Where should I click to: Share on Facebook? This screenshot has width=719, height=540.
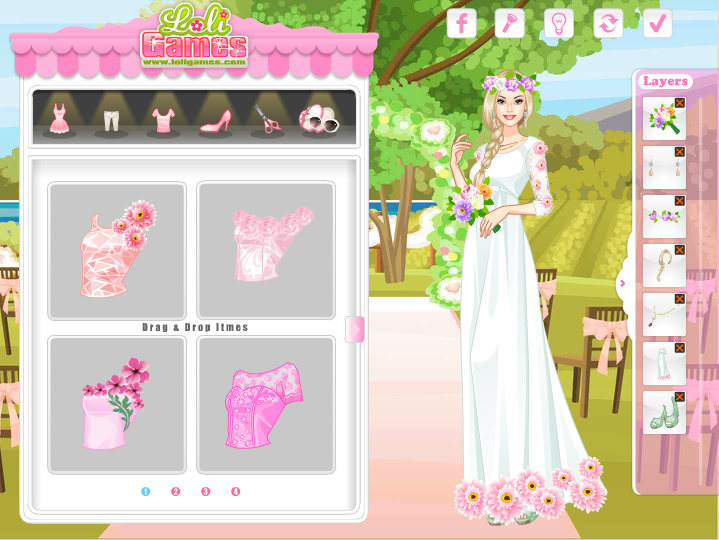pyautogui.click(x=461, y=23)
